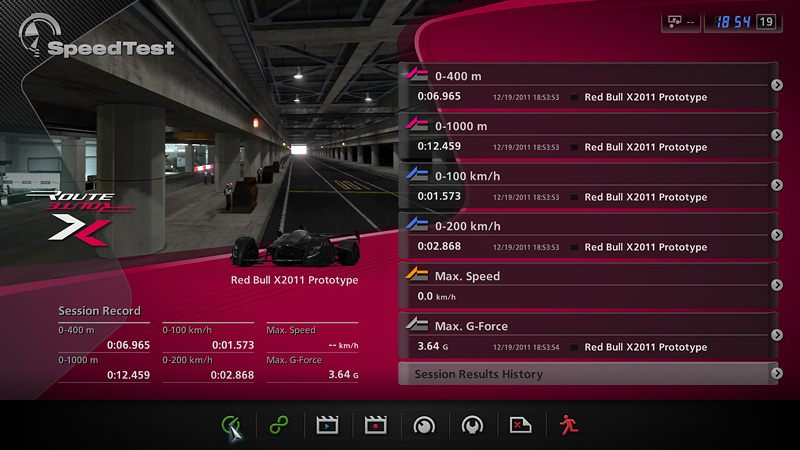Save the replay with the clapperboard record icon
The width and height of the screenshot is (800, 450).
(376, 425)
